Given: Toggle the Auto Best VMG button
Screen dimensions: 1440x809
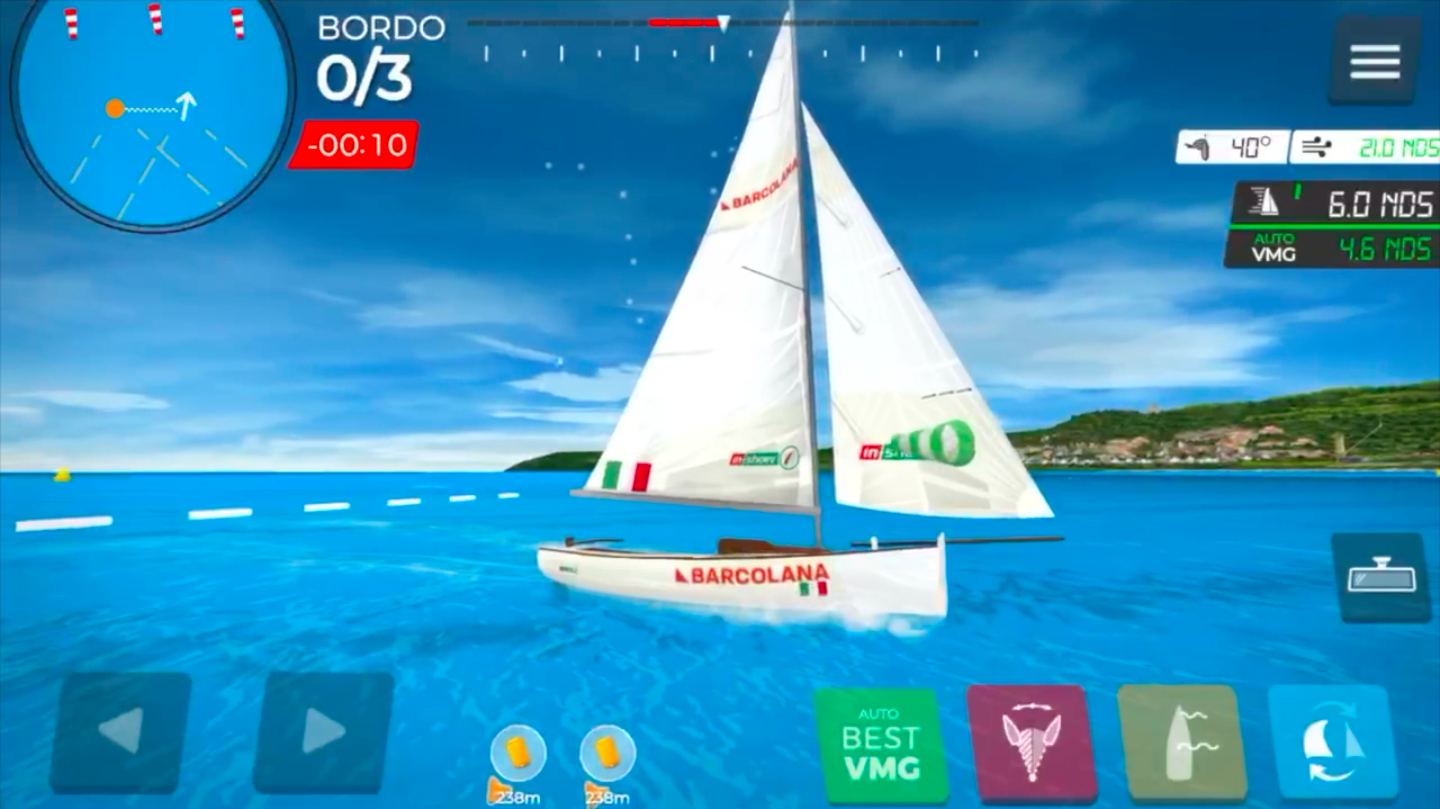Looking at the screenshot, I should [x=881, y=745].
